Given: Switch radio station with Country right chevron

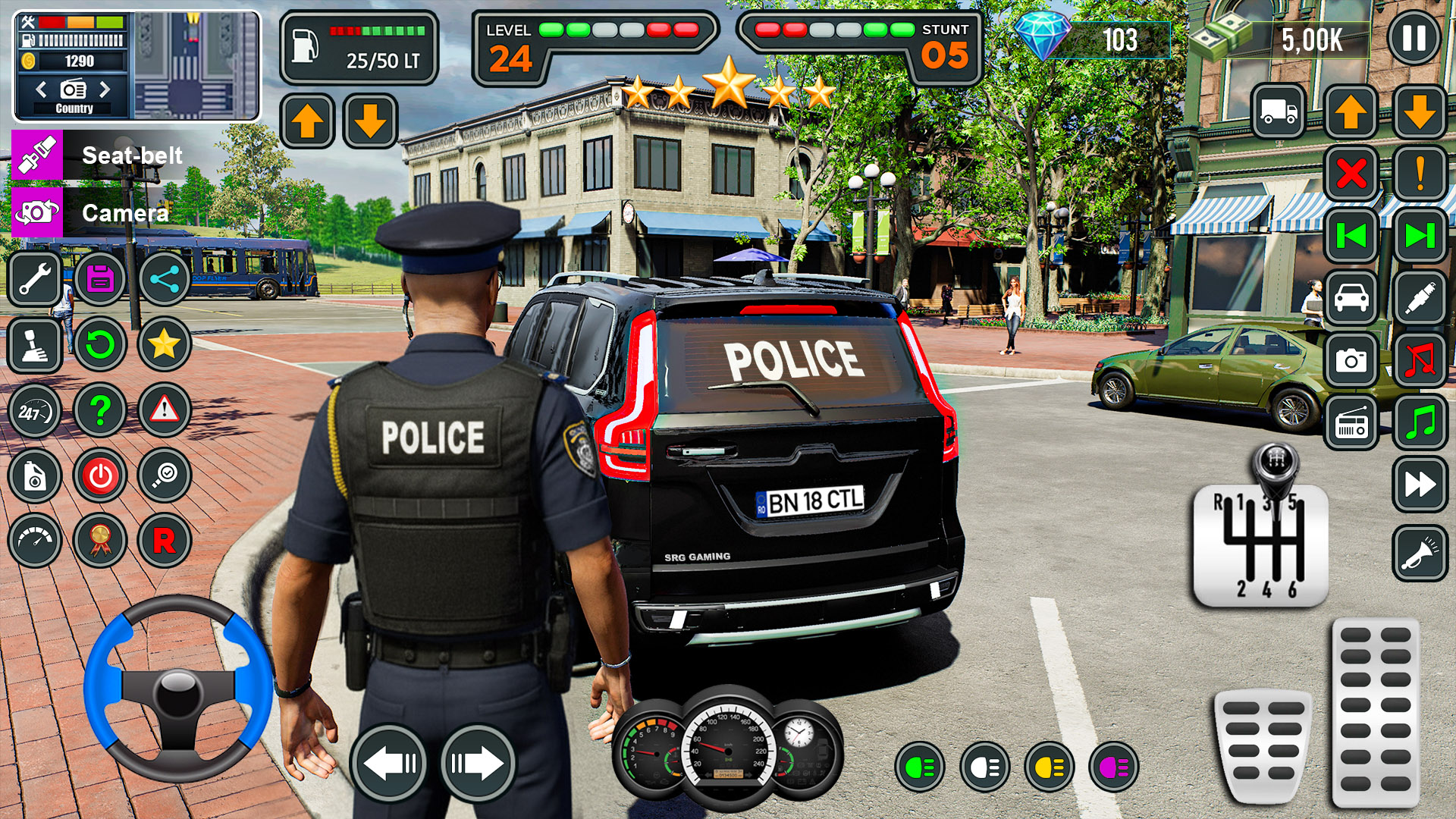Looking at the screenshot, I should pos(106,90).
